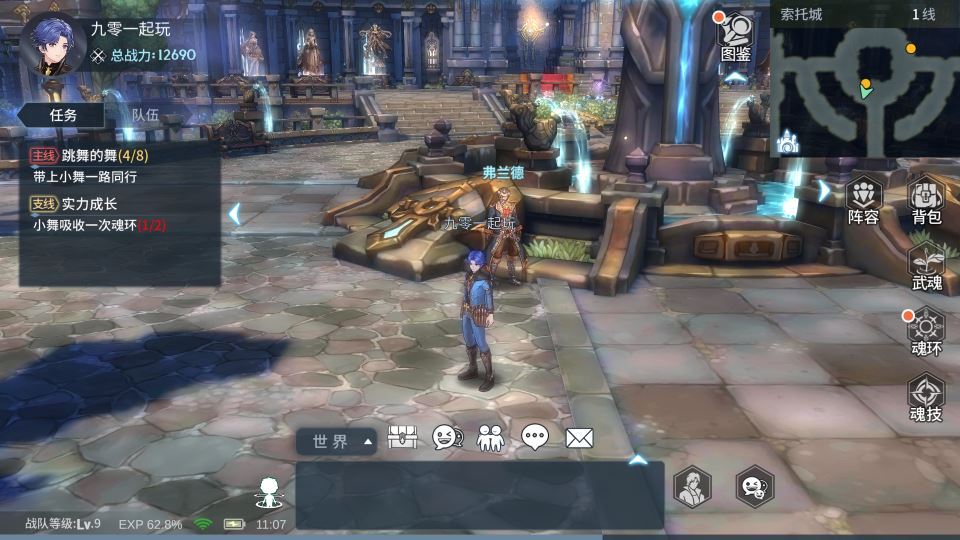
Task: Click the treasure chest icon in chat bar
Action: 402,438
